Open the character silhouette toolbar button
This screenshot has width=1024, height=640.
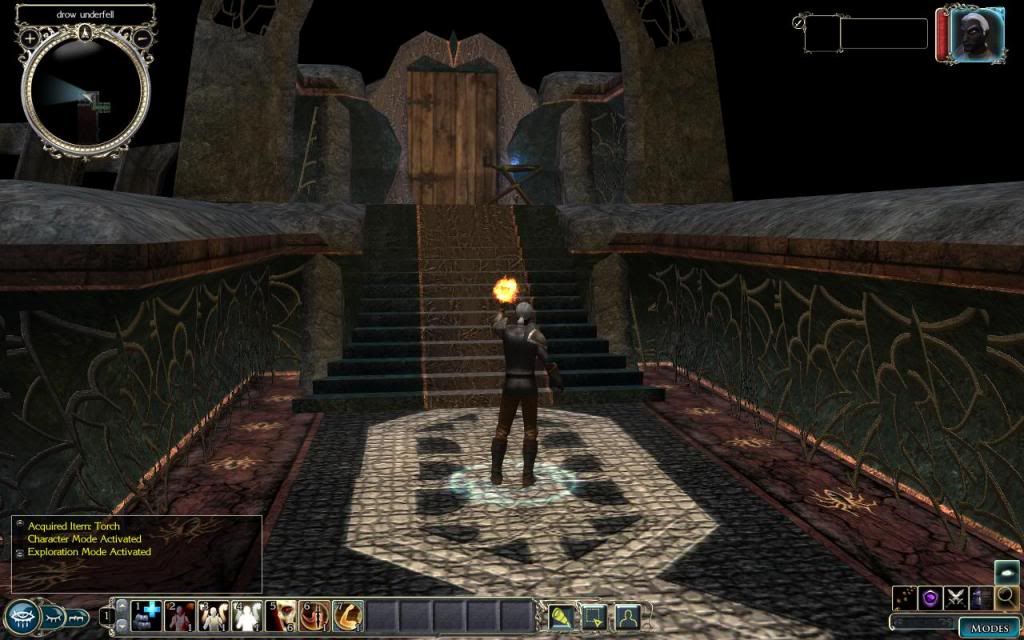[x=627, y=616]
